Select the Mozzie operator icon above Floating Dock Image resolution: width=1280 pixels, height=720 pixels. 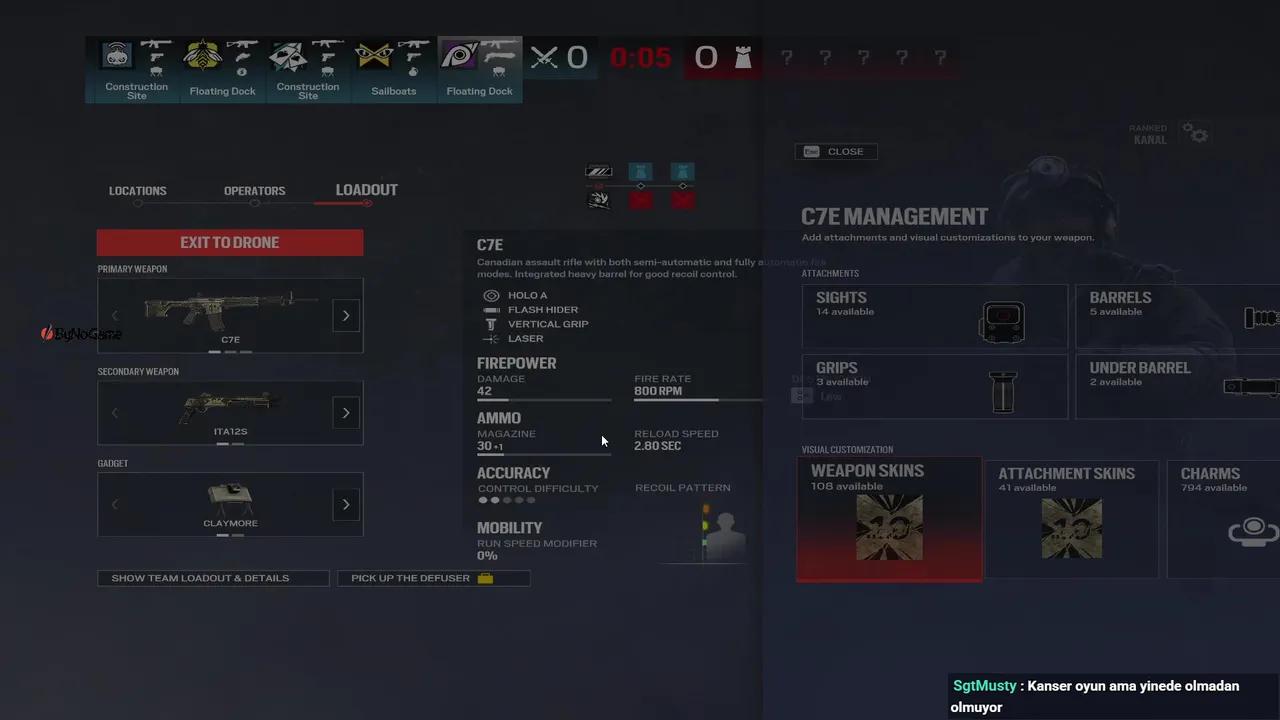(x=202, y=55)
